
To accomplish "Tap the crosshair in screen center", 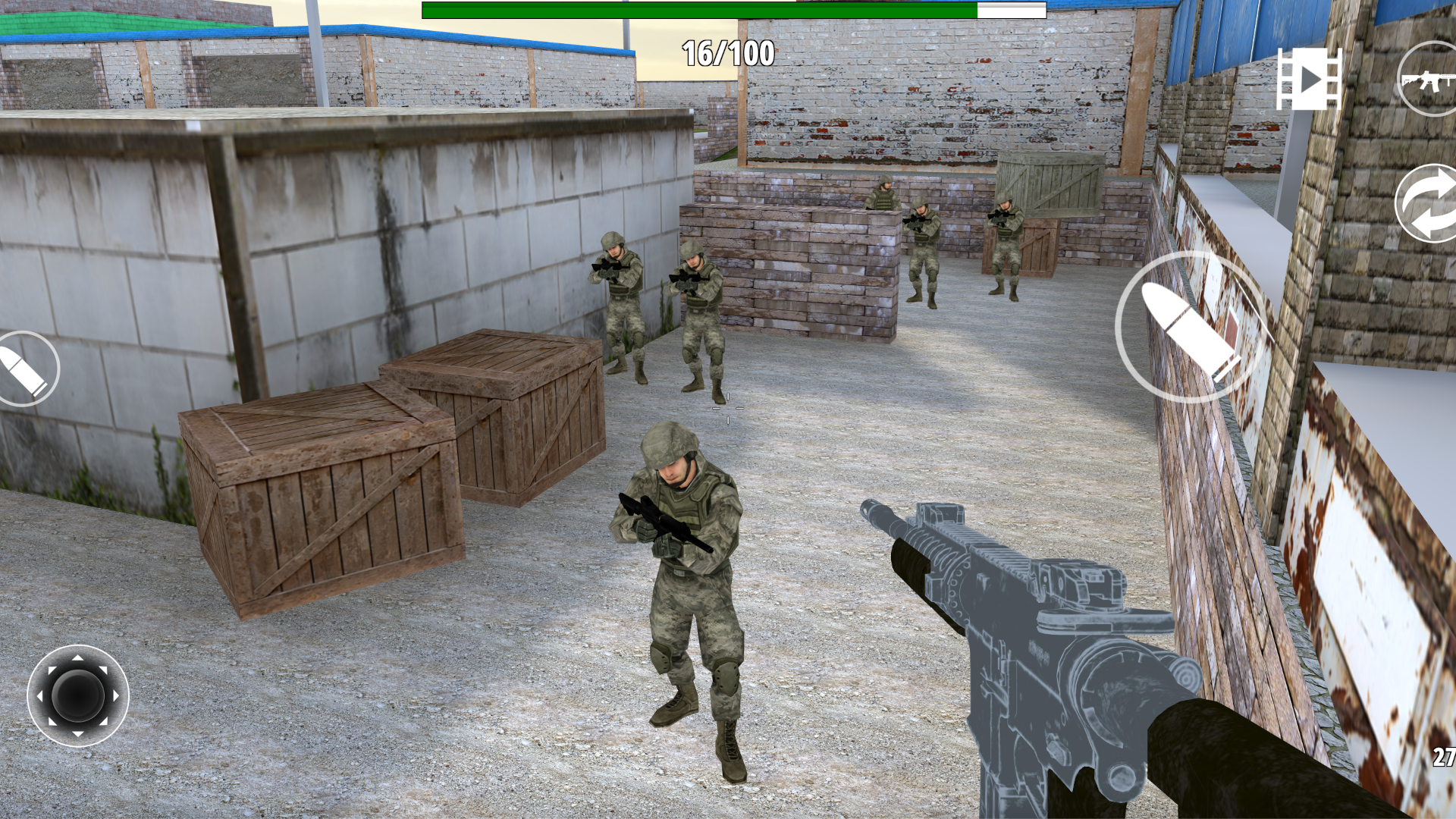I will (726, 409).
